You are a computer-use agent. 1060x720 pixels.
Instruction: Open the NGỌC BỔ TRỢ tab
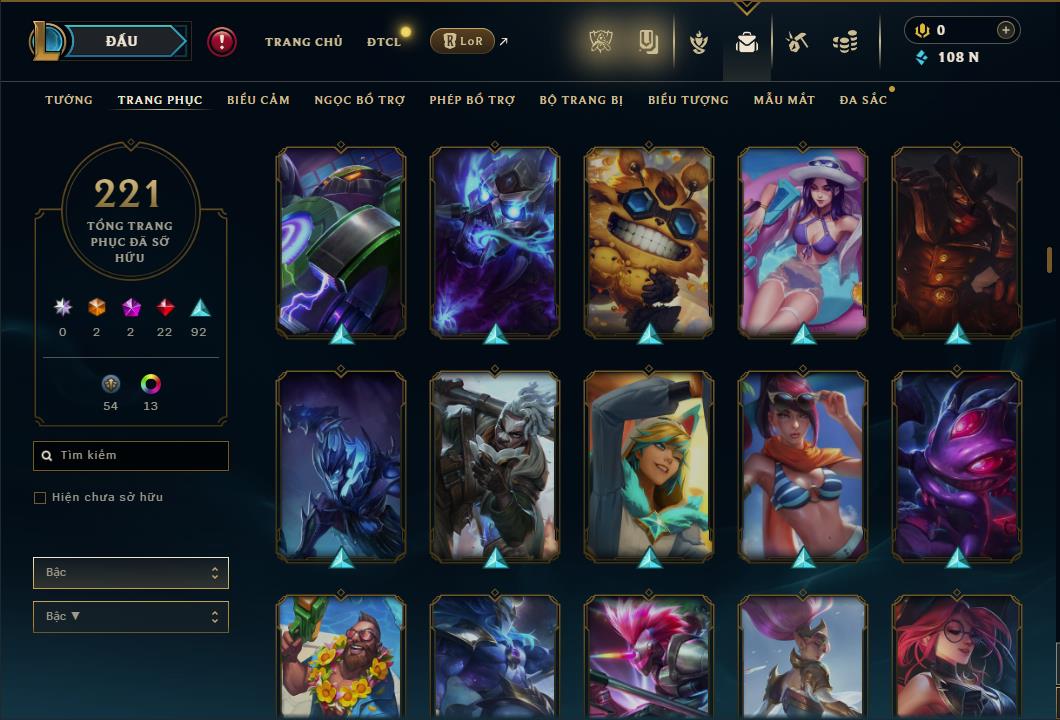[360, 100]
